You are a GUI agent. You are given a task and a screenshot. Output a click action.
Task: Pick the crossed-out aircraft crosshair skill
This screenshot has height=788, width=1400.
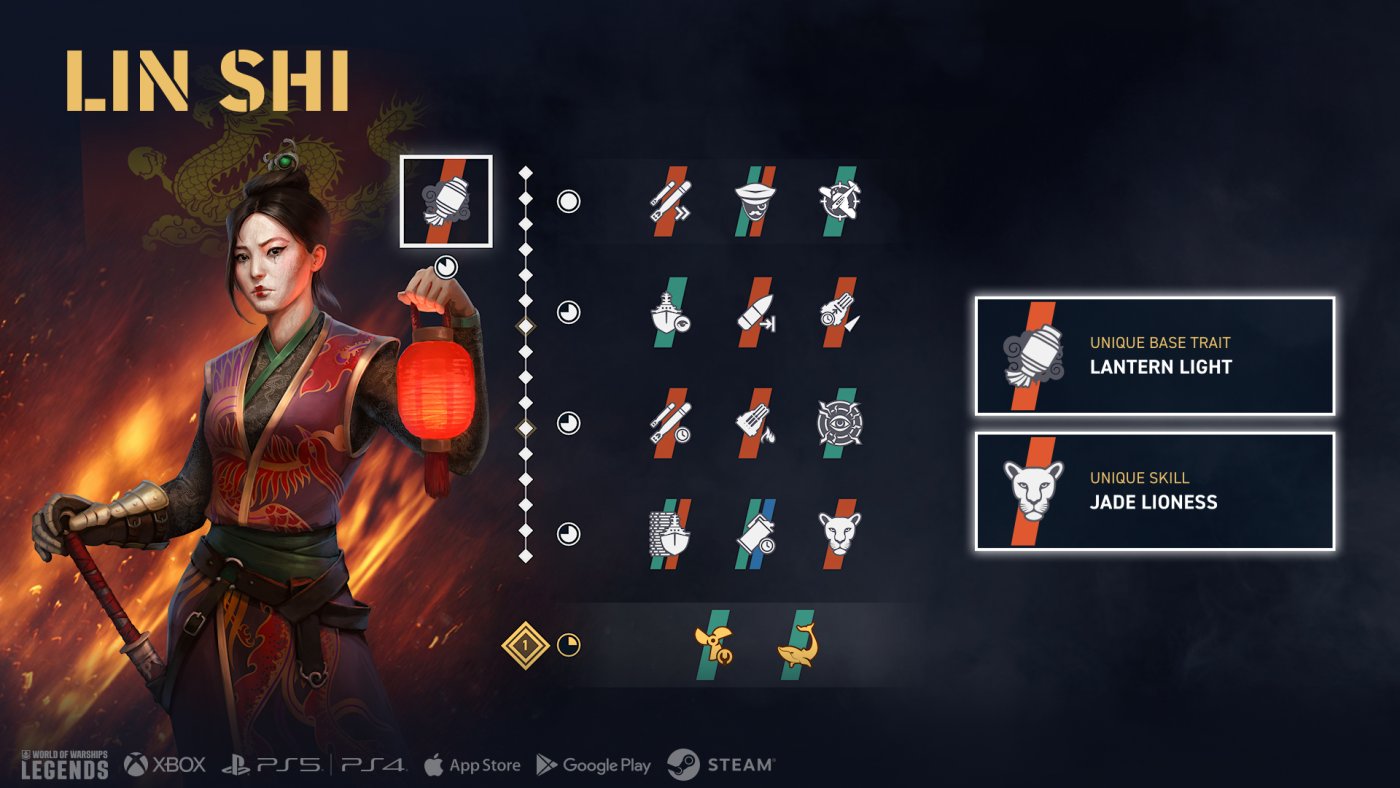pos(839,201)
